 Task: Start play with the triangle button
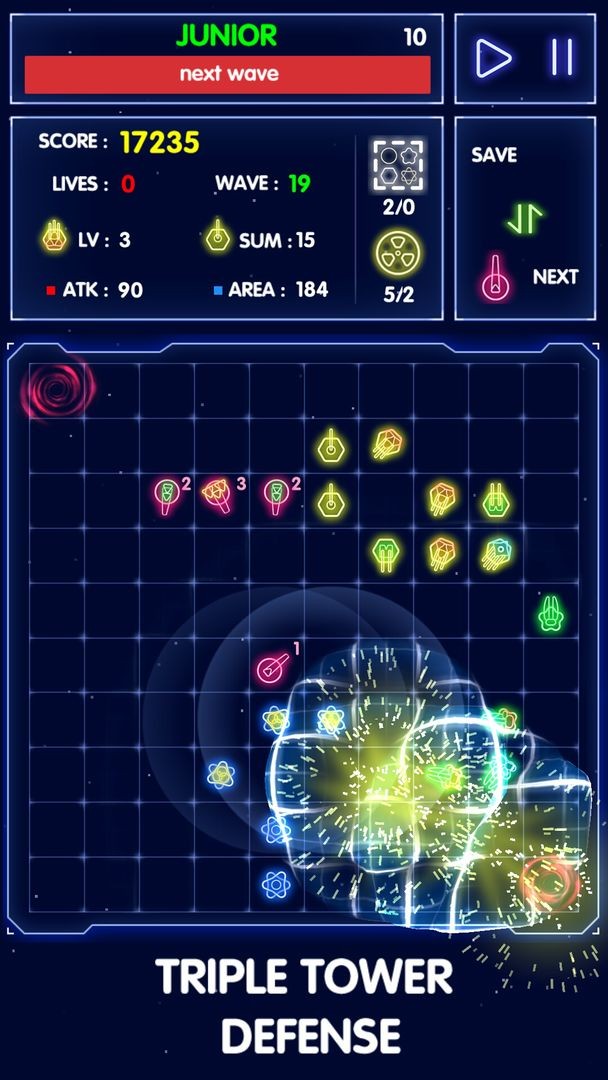click(x=493, y=58)
